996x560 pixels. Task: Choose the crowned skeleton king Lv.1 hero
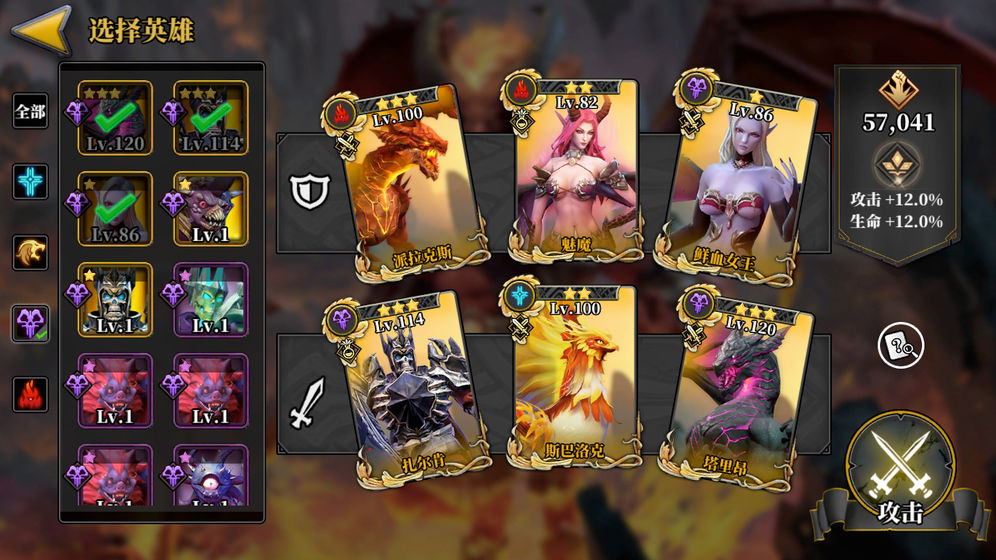click(x=114, y=299)
